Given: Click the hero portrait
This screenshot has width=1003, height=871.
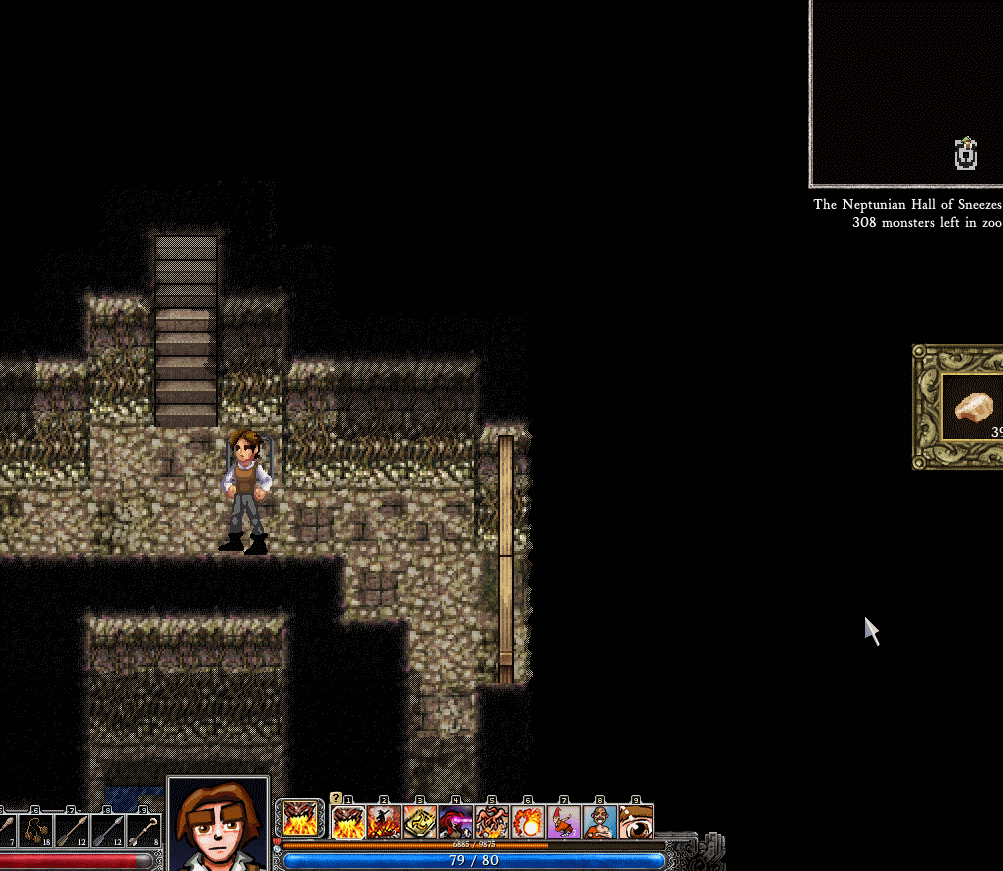Looking at the screenshot, I should [218, 825].
